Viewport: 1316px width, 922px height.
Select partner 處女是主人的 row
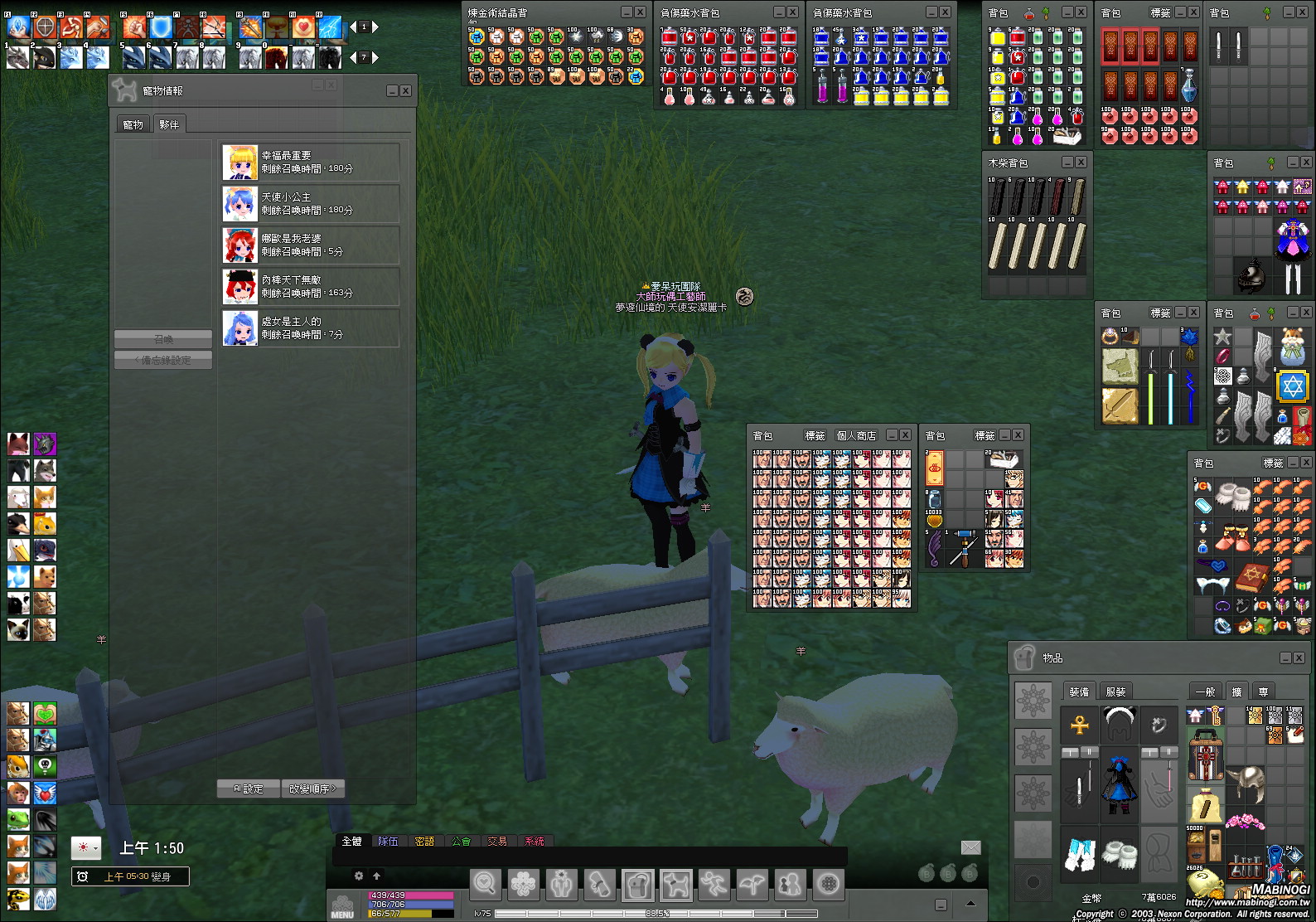click(311, 328)
